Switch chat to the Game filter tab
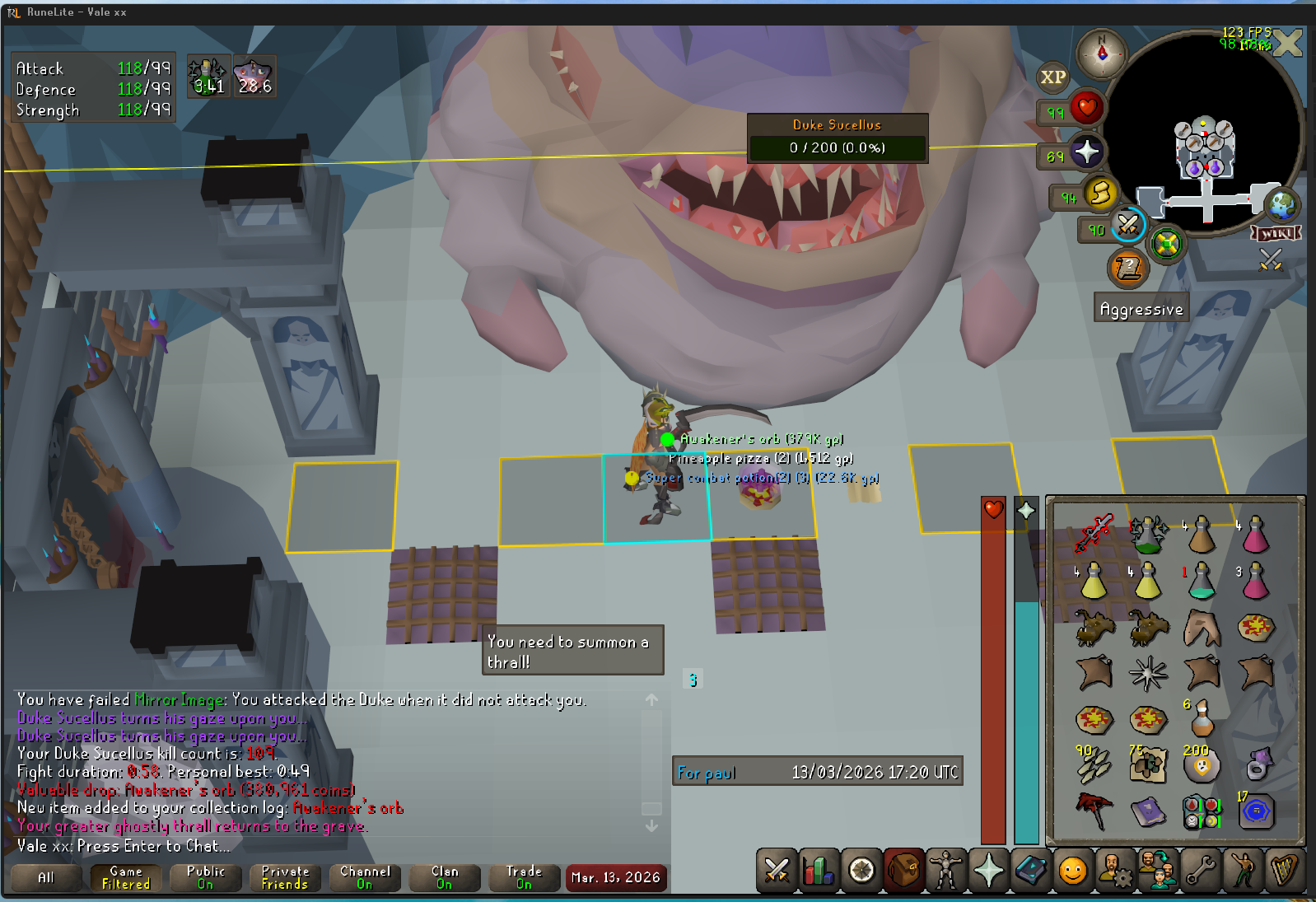1316x902 pixels. [126, 877]
